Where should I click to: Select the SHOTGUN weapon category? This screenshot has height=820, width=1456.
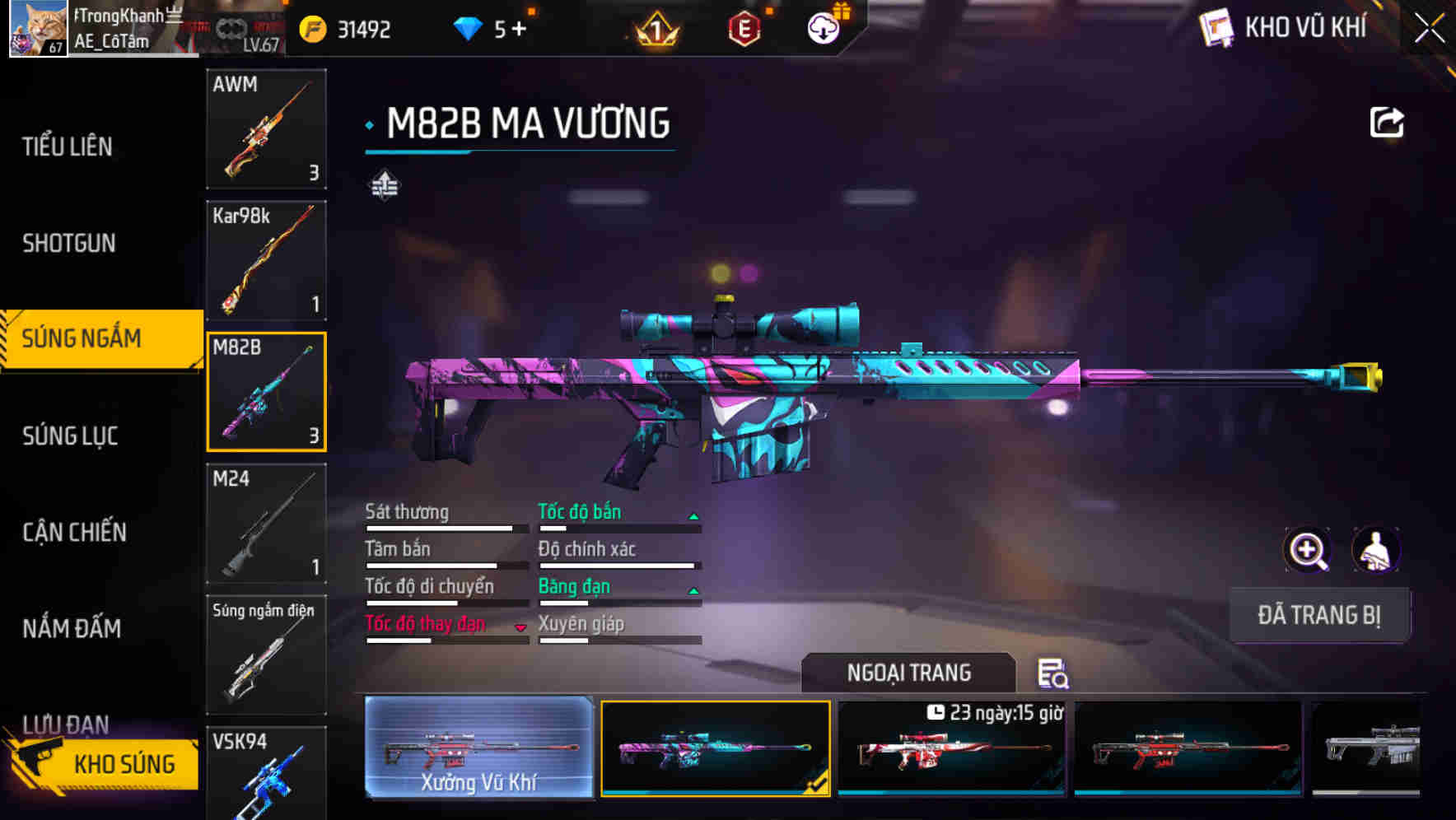click(69, 243)
